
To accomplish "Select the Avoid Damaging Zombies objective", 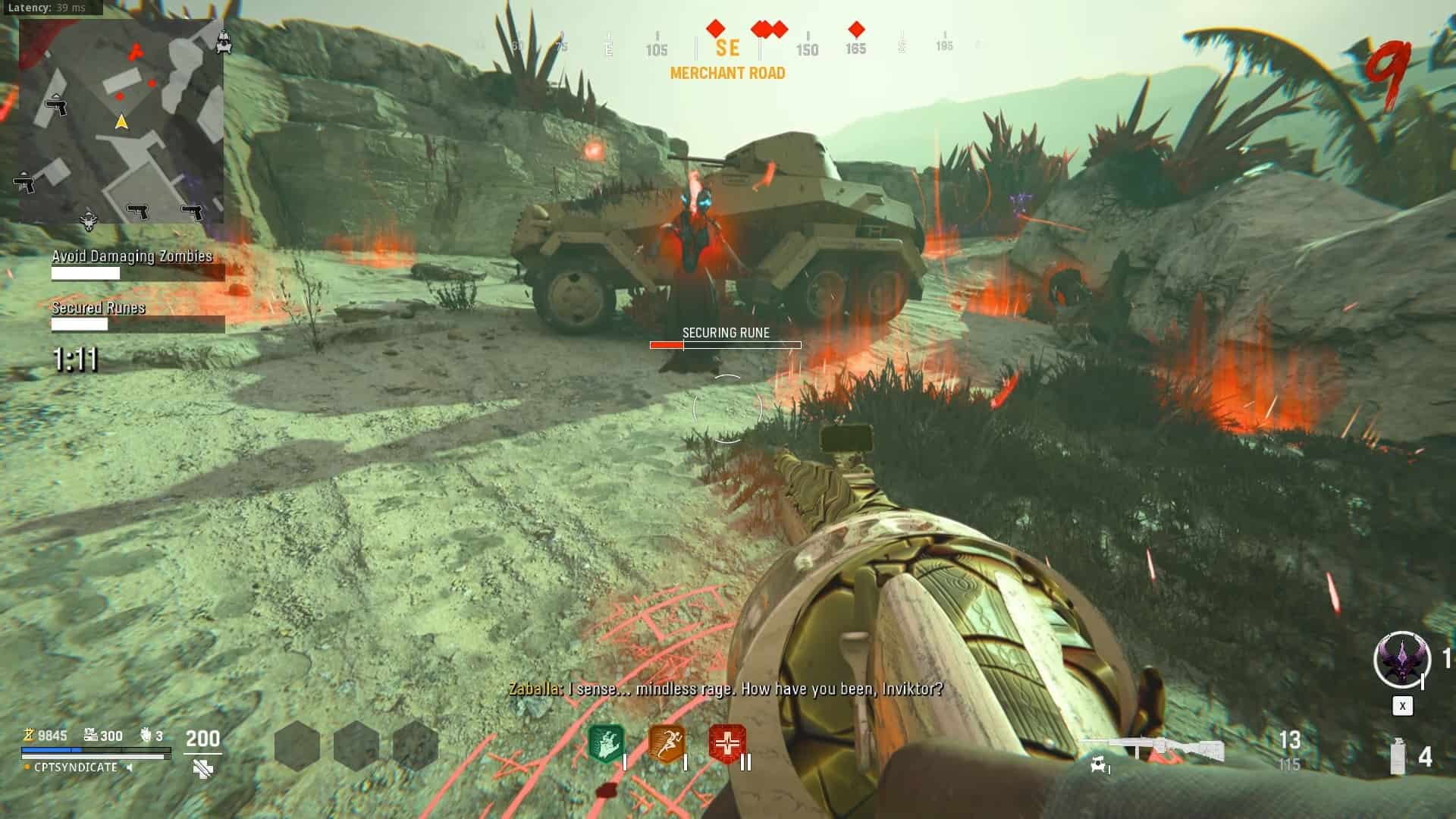I will 132,256.
